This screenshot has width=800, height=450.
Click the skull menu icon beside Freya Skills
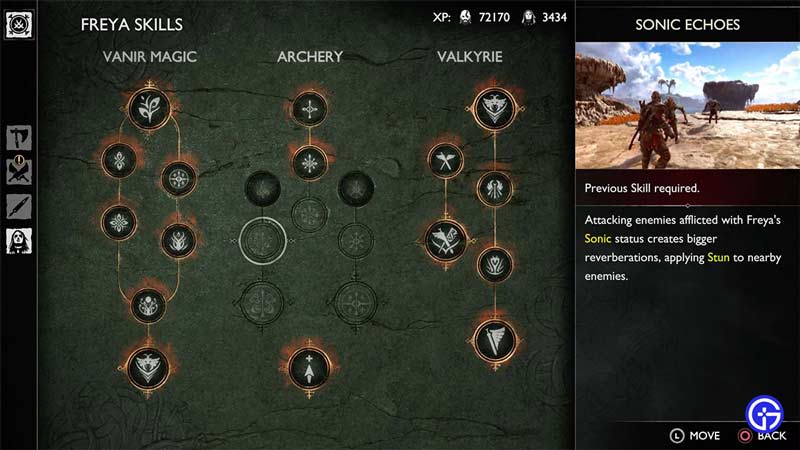19,24
